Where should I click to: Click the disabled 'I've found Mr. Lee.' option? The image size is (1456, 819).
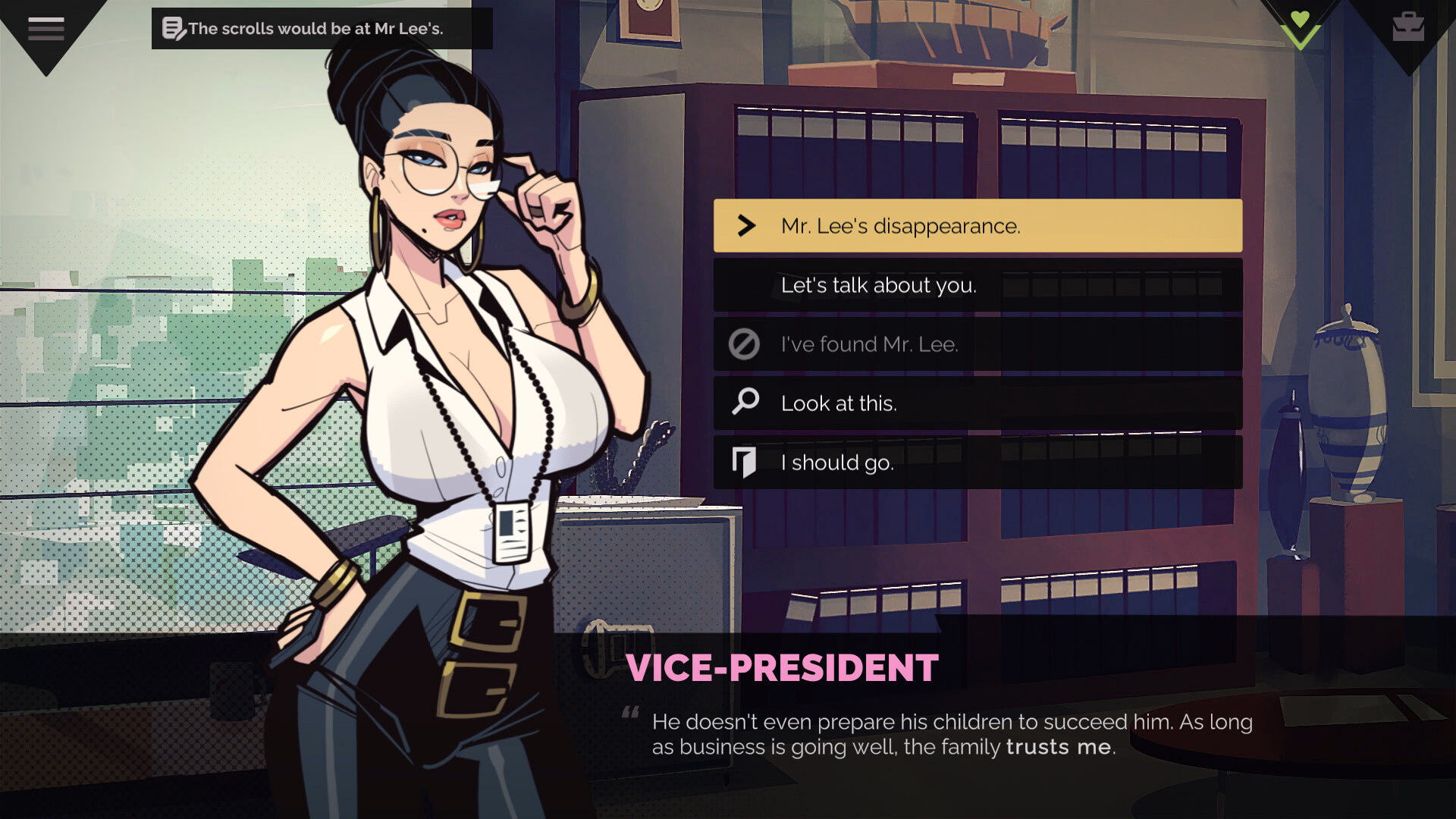click(870, 344)
